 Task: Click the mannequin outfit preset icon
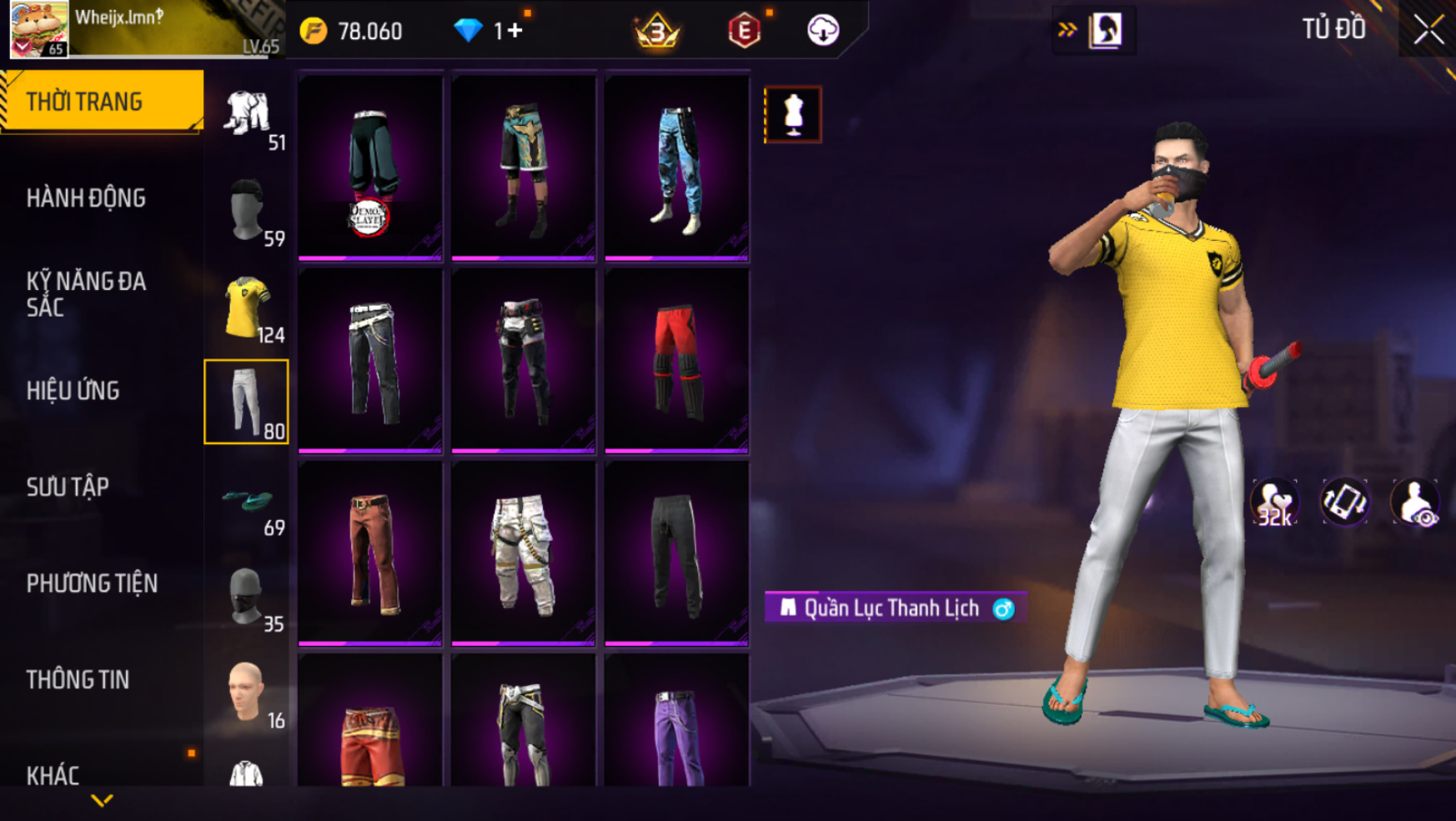coord(792,114)
